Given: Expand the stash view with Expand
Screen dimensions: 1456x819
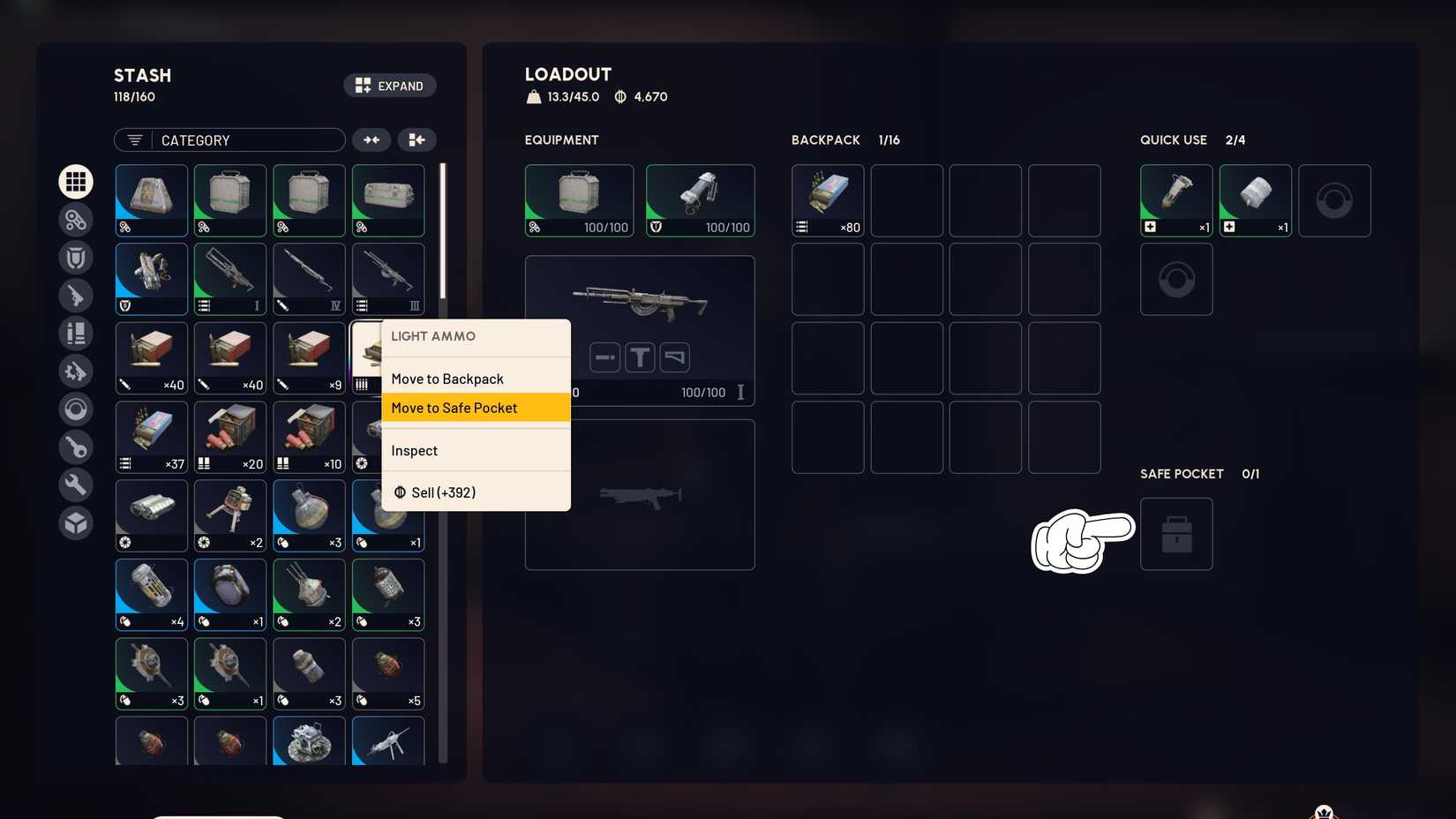Looking at the screenshot, I should [389, 85].
